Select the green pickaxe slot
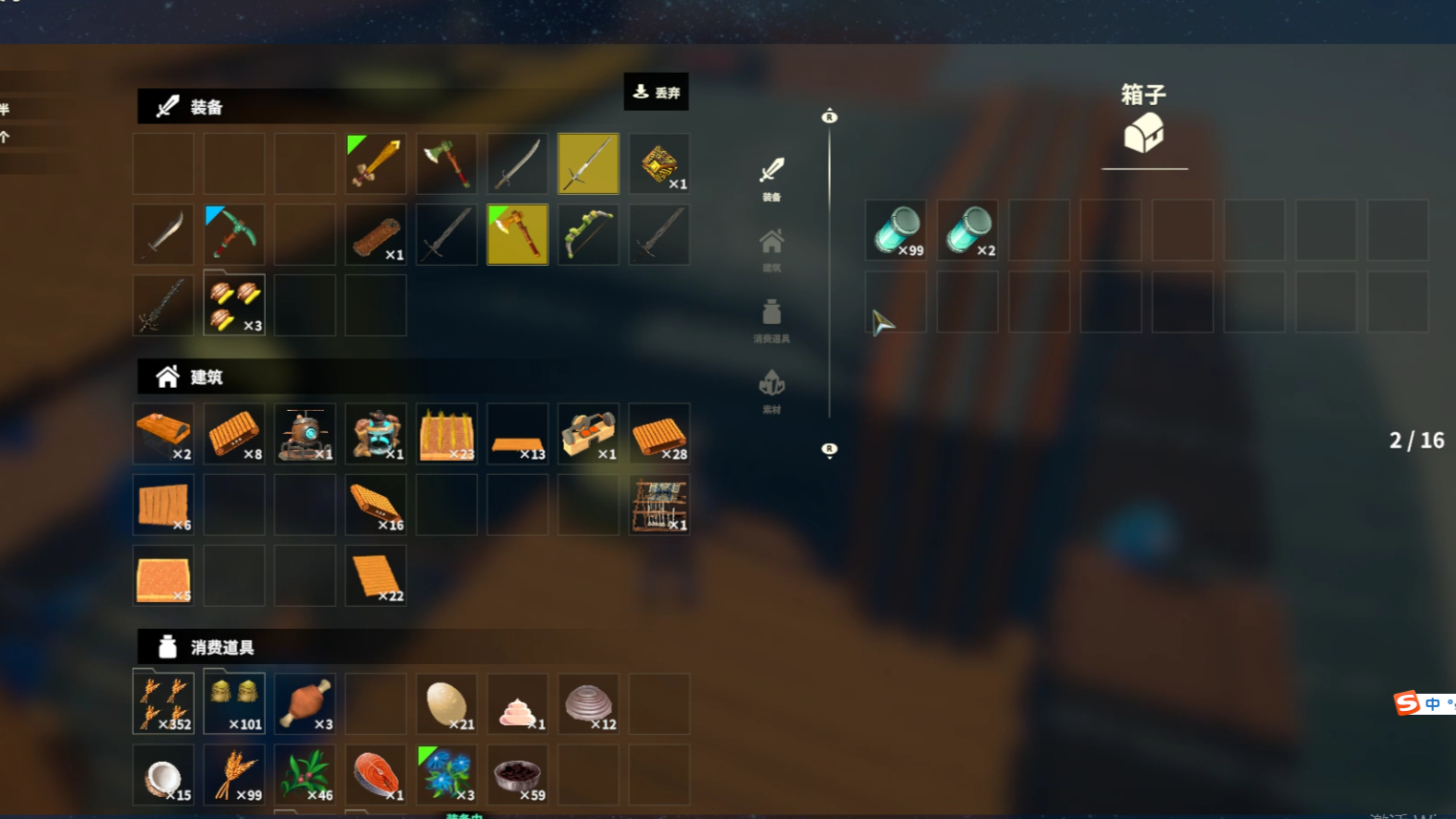The image size is (1456, 819). coord(234,234)
